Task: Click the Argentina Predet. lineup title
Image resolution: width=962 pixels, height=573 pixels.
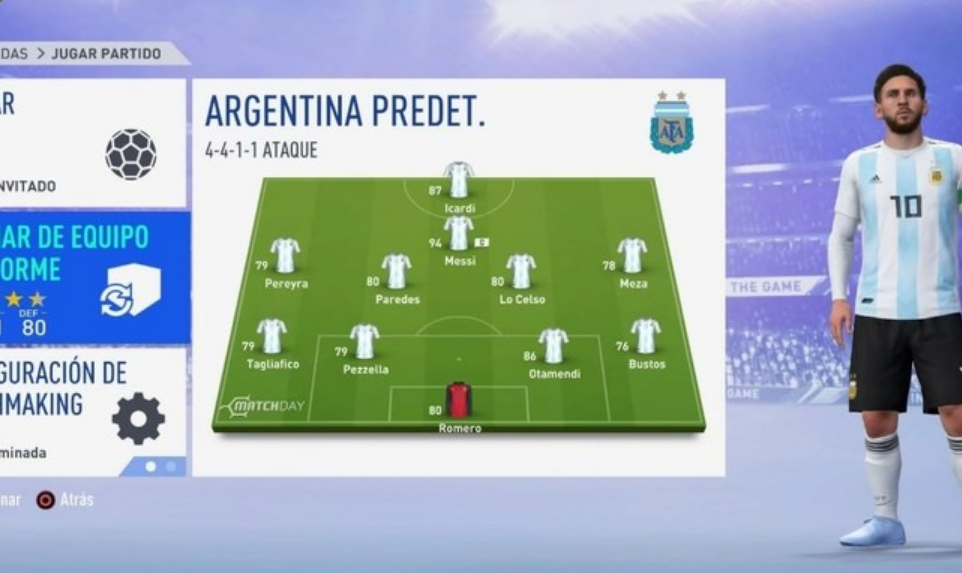Action: coord(345,112)
